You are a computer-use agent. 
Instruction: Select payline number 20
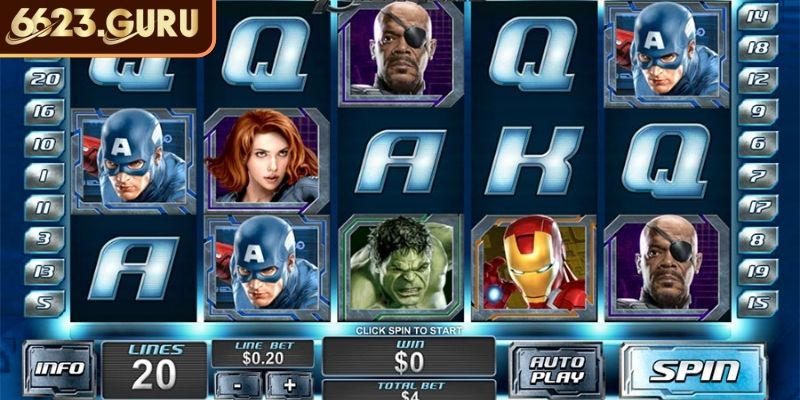pos(44,79)
